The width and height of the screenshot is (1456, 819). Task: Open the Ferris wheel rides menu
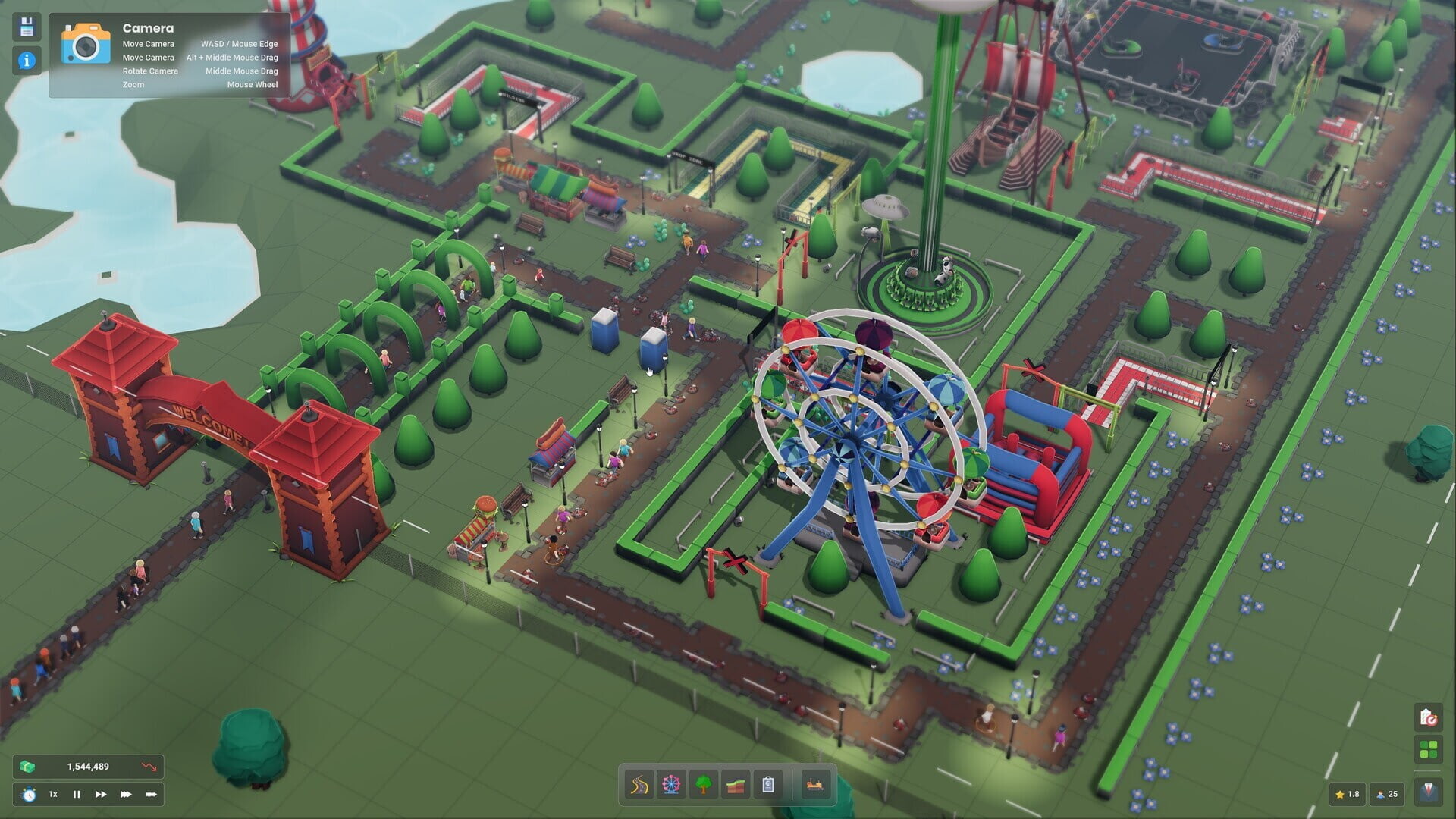pyautogui.click(x=671, y=784)
